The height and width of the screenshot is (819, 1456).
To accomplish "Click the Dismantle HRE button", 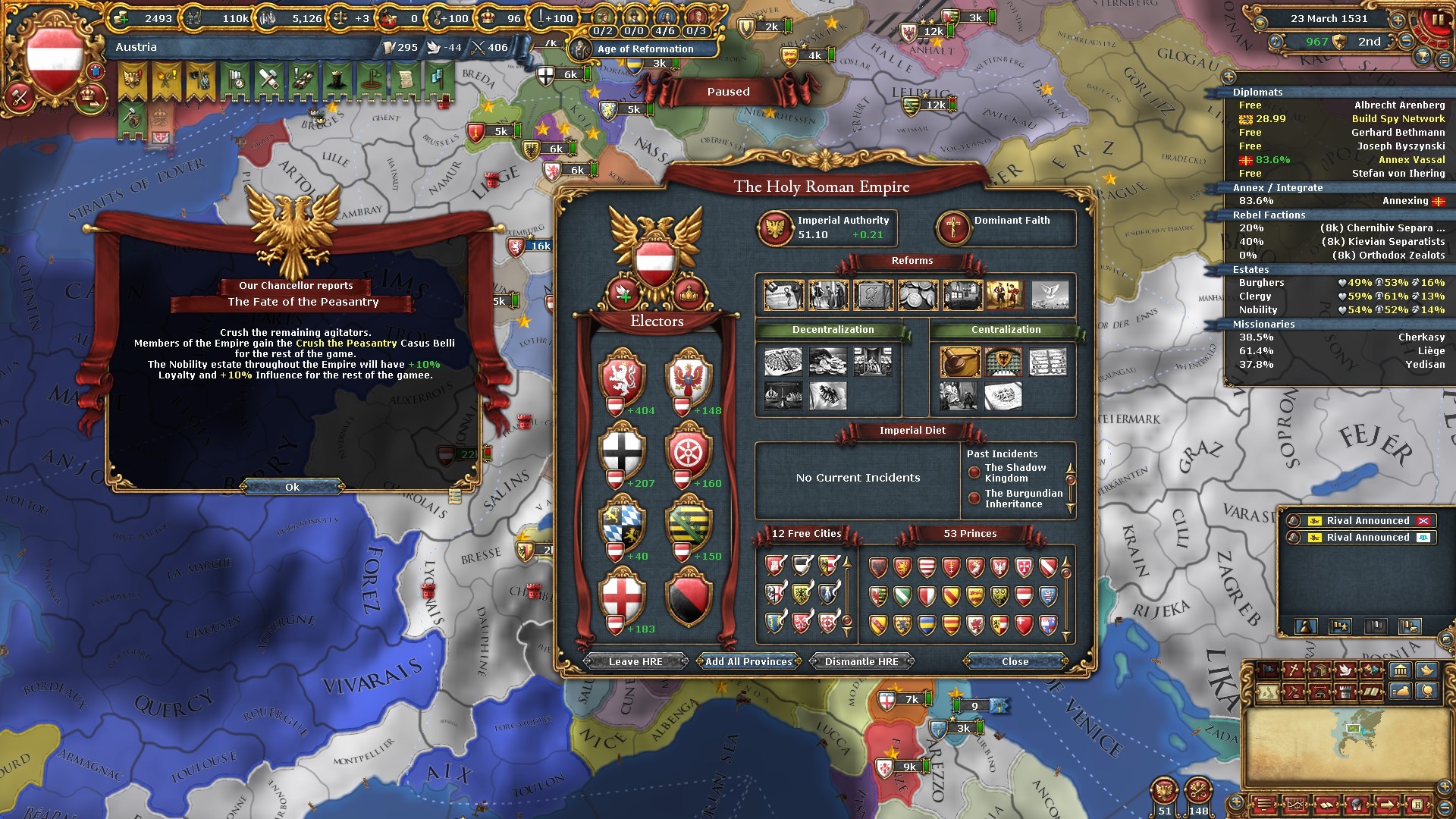I will (x=861, y=661).
